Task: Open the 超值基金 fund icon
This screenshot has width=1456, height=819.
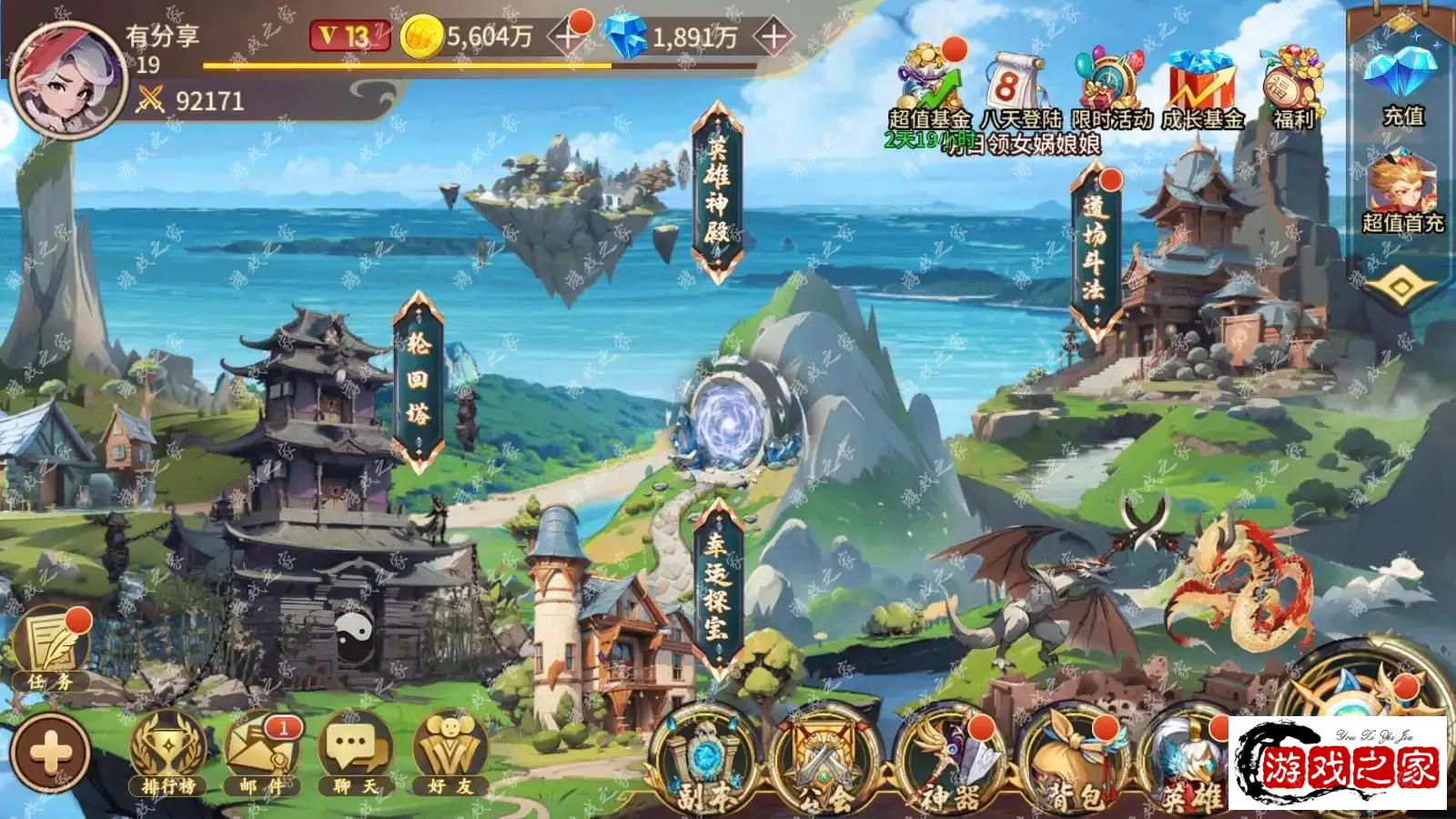Action: coord(928,86)
